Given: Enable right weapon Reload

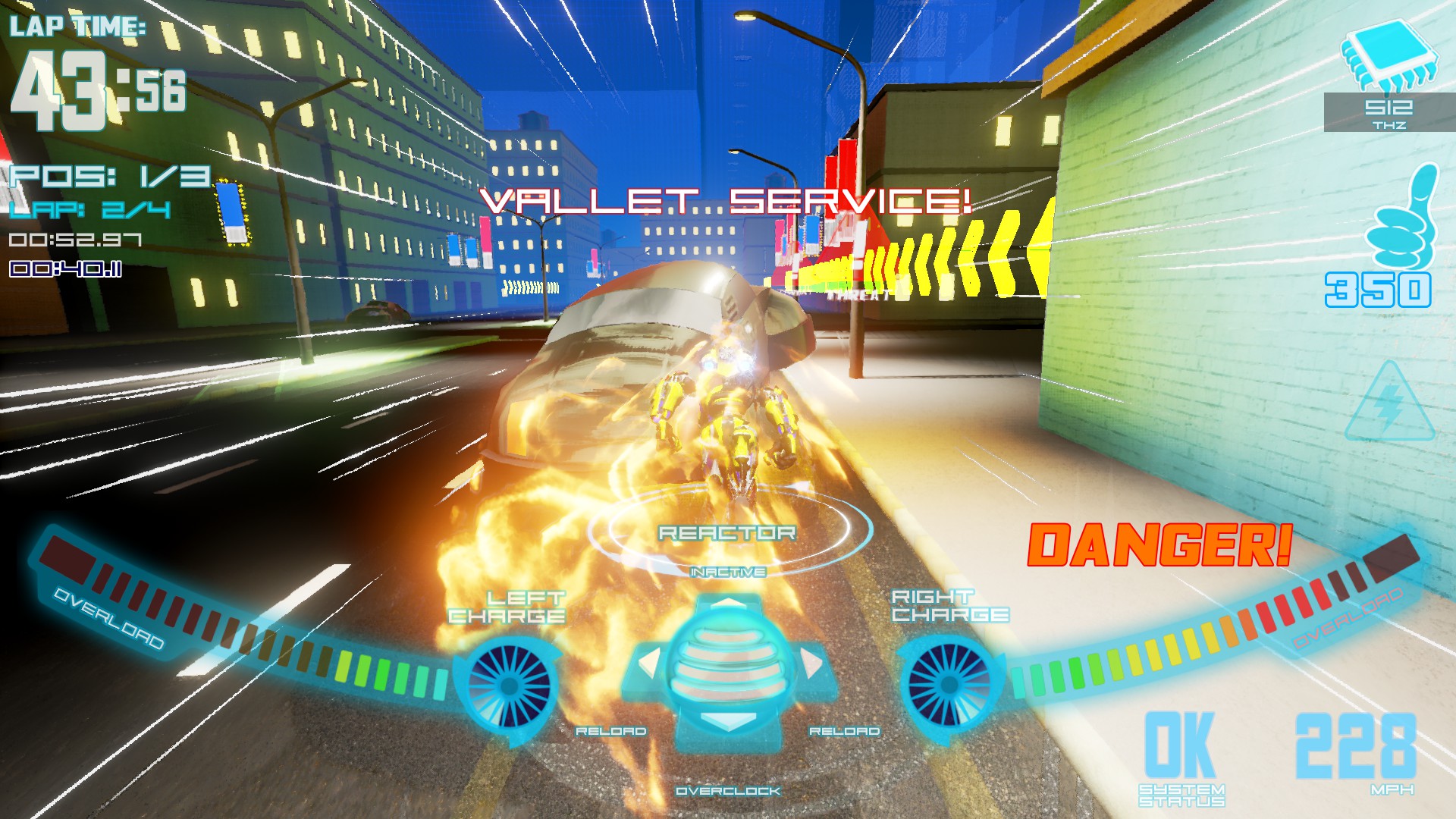Looking at the screenshot, I should point(845,731).
